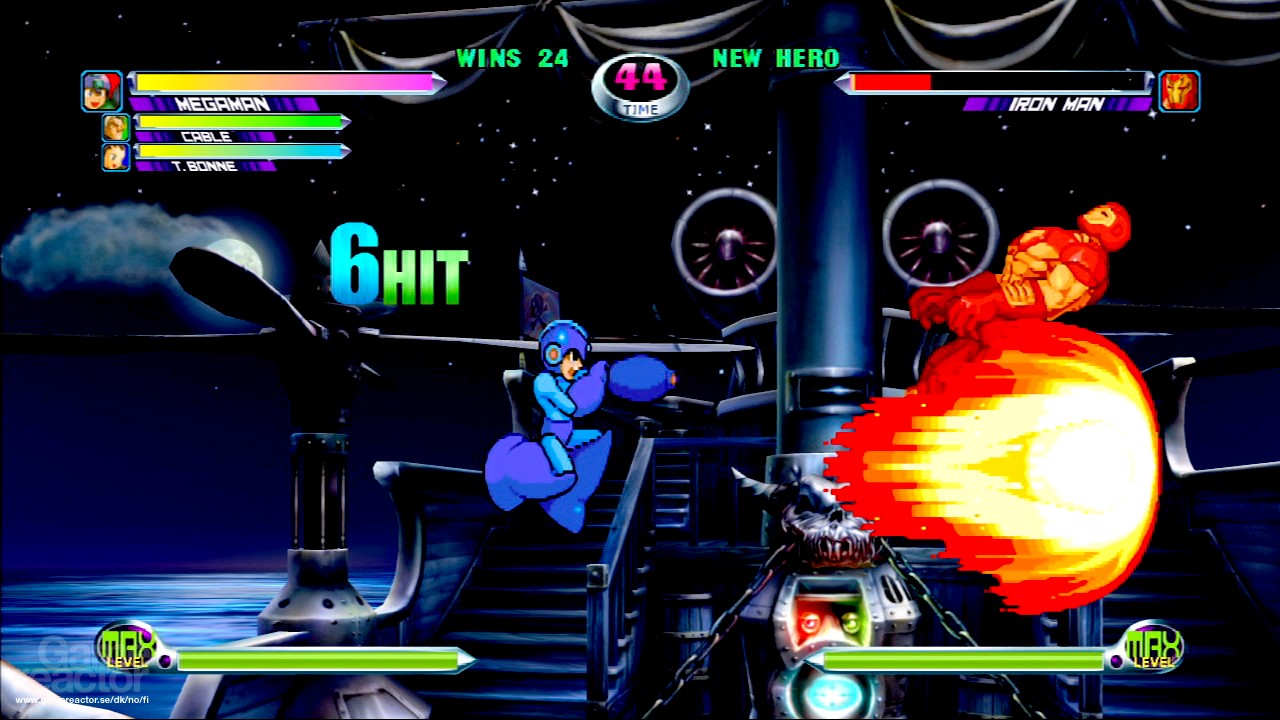Click the Iron Man portrait icon
This screenshot has width=1280, height=720.
(x=1178, y=91)
